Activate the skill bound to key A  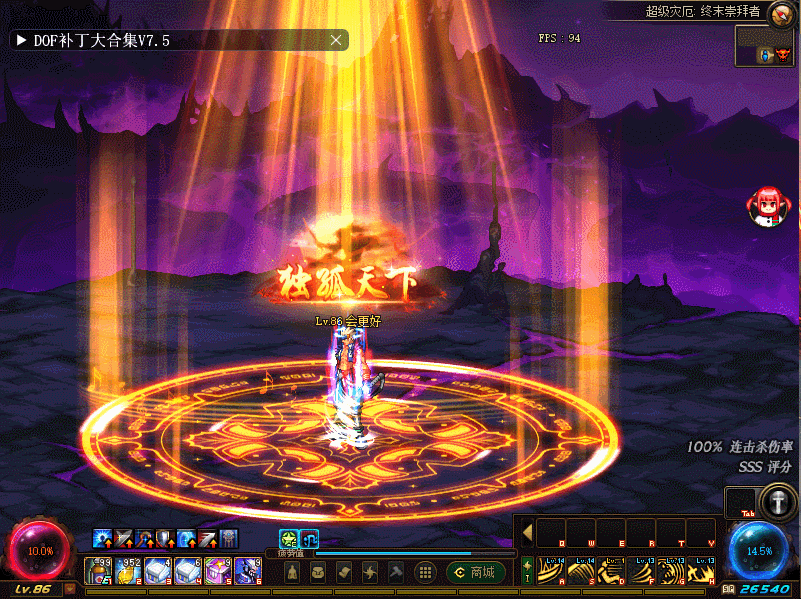click(x=551, y=571)
